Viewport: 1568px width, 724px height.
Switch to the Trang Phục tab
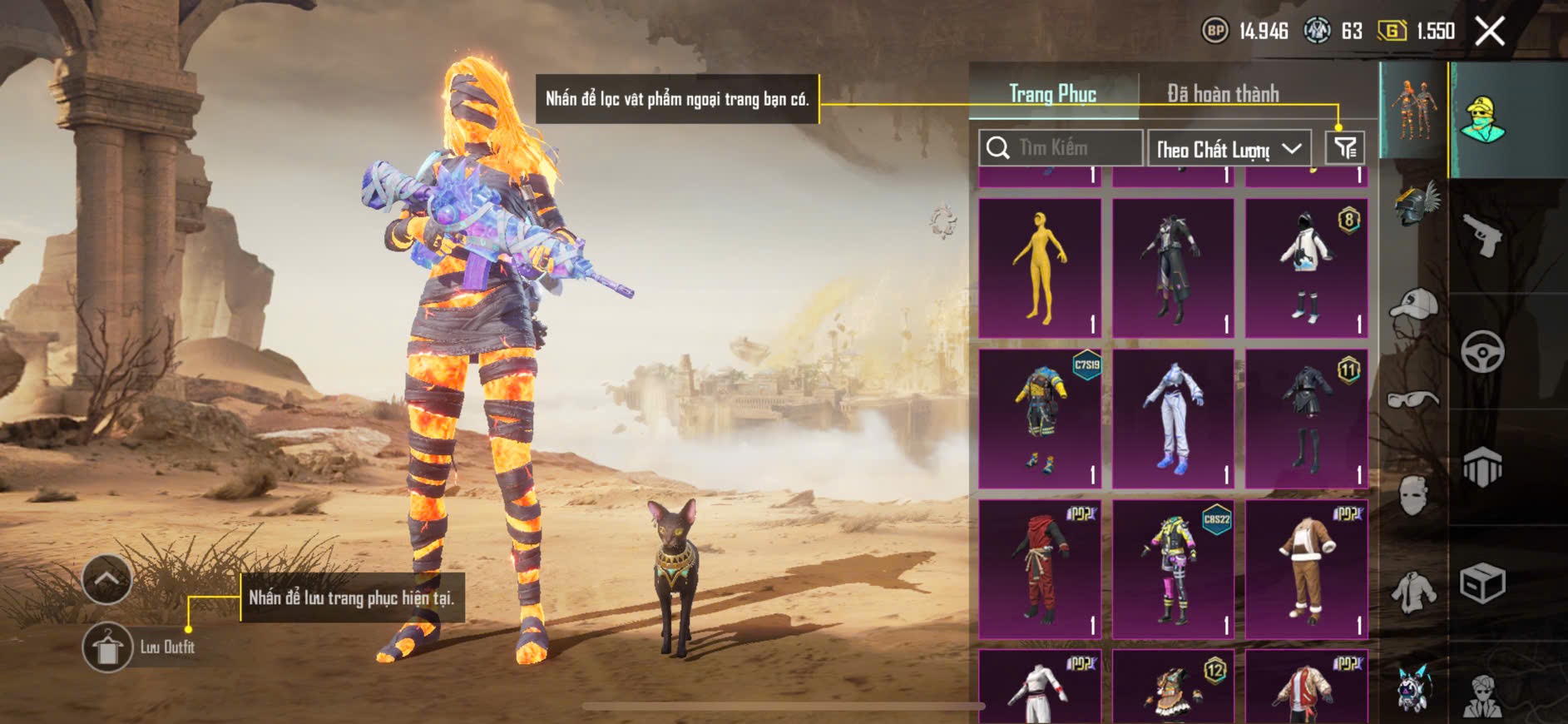tap(1052, 94)
